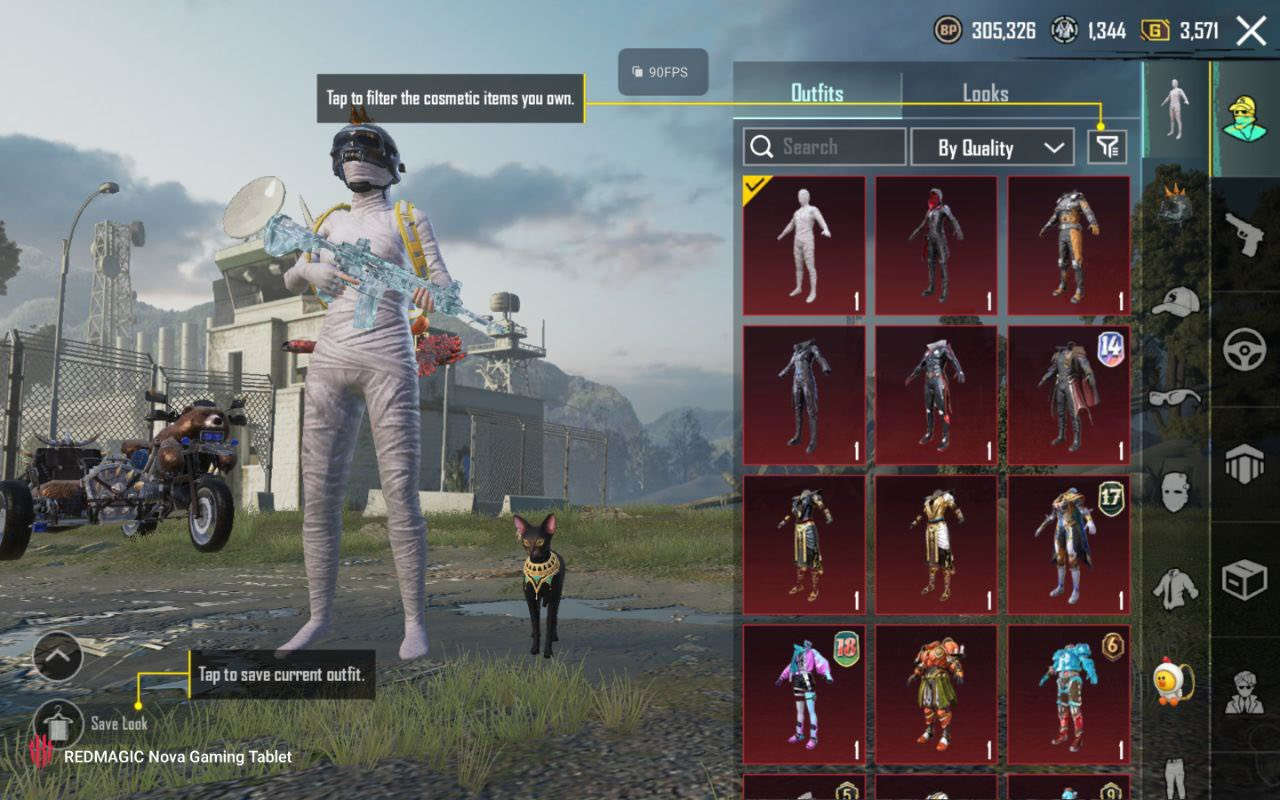Image resolution: width=1280 pixels, height=800 pixels.
Task: Open the By Quality sort dropdown
Action: 992,148
